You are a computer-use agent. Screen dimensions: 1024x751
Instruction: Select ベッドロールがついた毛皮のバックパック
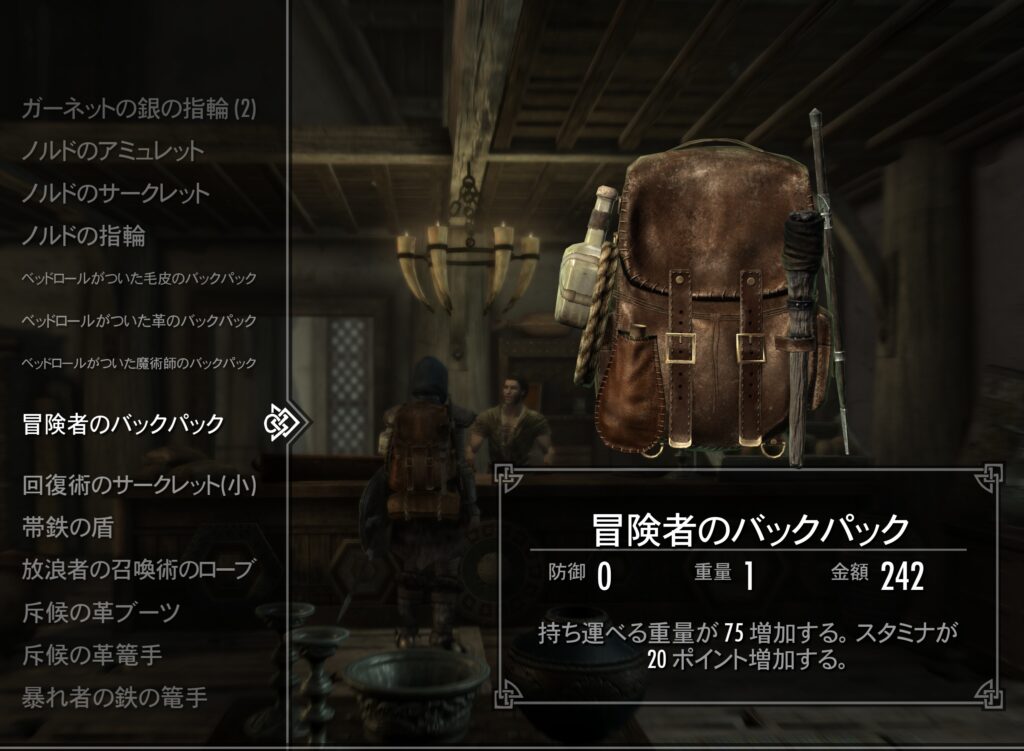(x=139, y=277)
